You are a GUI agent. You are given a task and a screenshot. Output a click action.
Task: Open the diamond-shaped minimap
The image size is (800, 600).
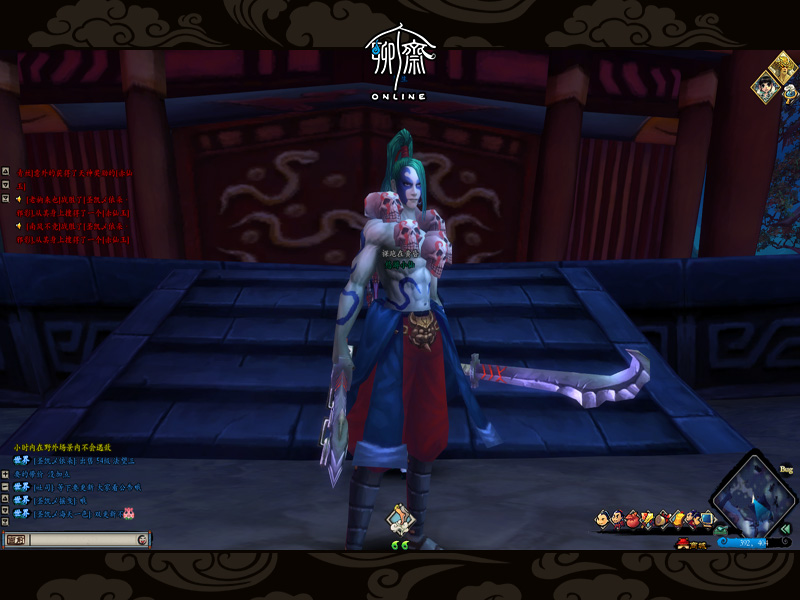pyautogui.click(x=752, y=494)
